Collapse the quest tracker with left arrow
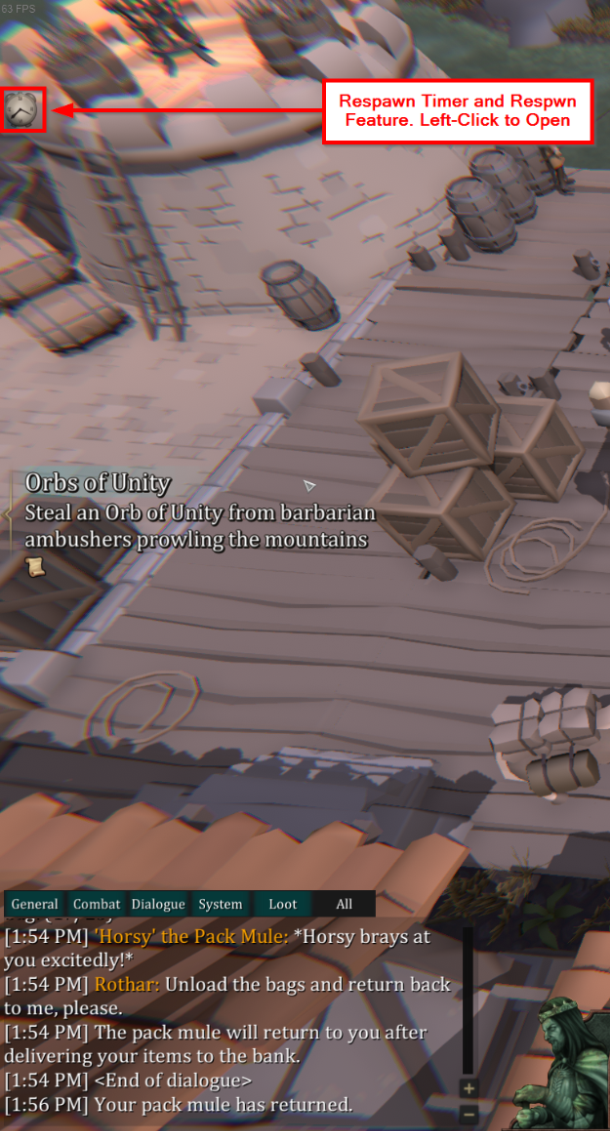This screenshot has width=610, height=1132. 6,514
